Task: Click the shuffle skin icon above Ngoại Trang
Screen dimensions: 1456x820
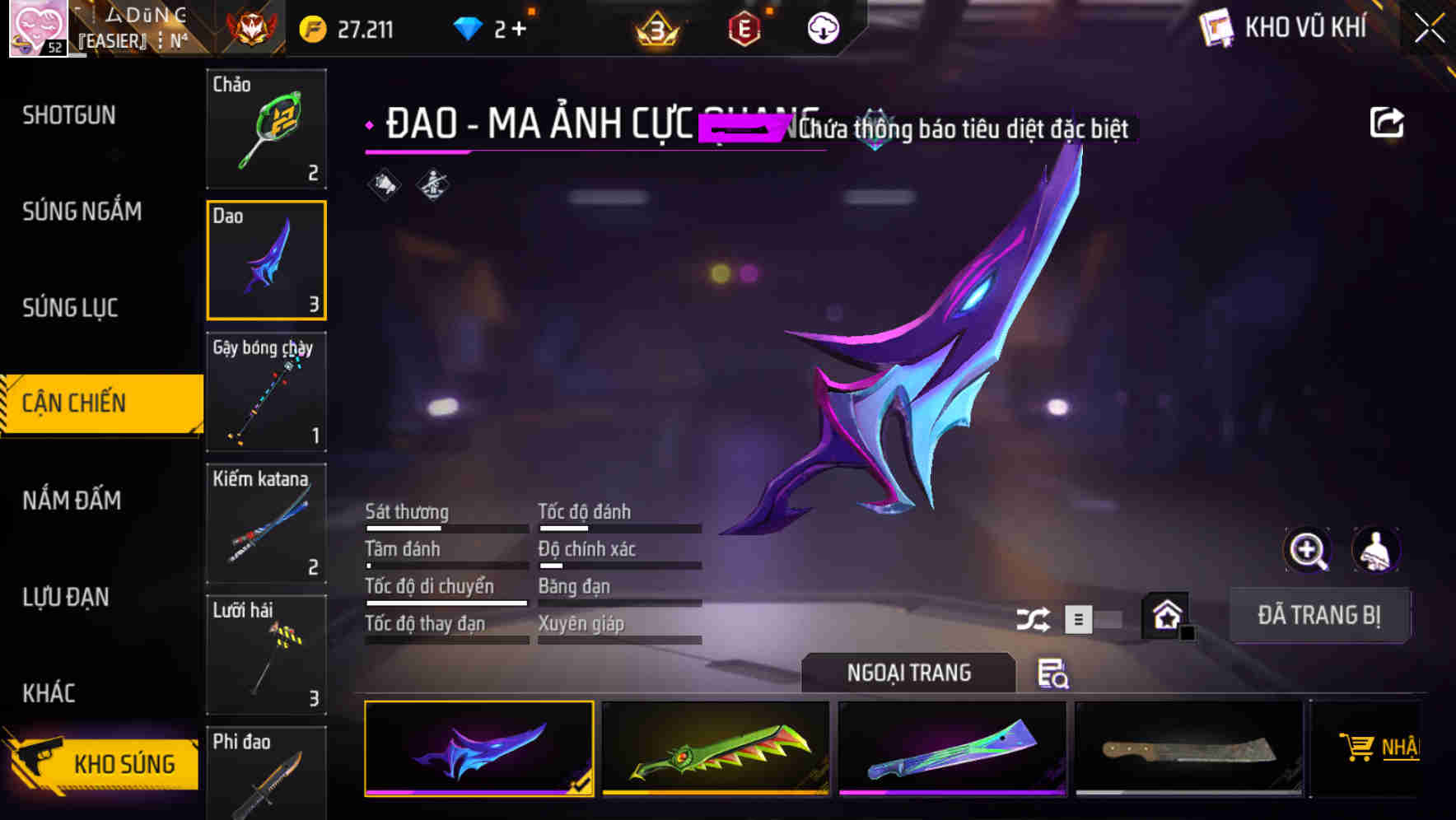Action: (1034, 617)
